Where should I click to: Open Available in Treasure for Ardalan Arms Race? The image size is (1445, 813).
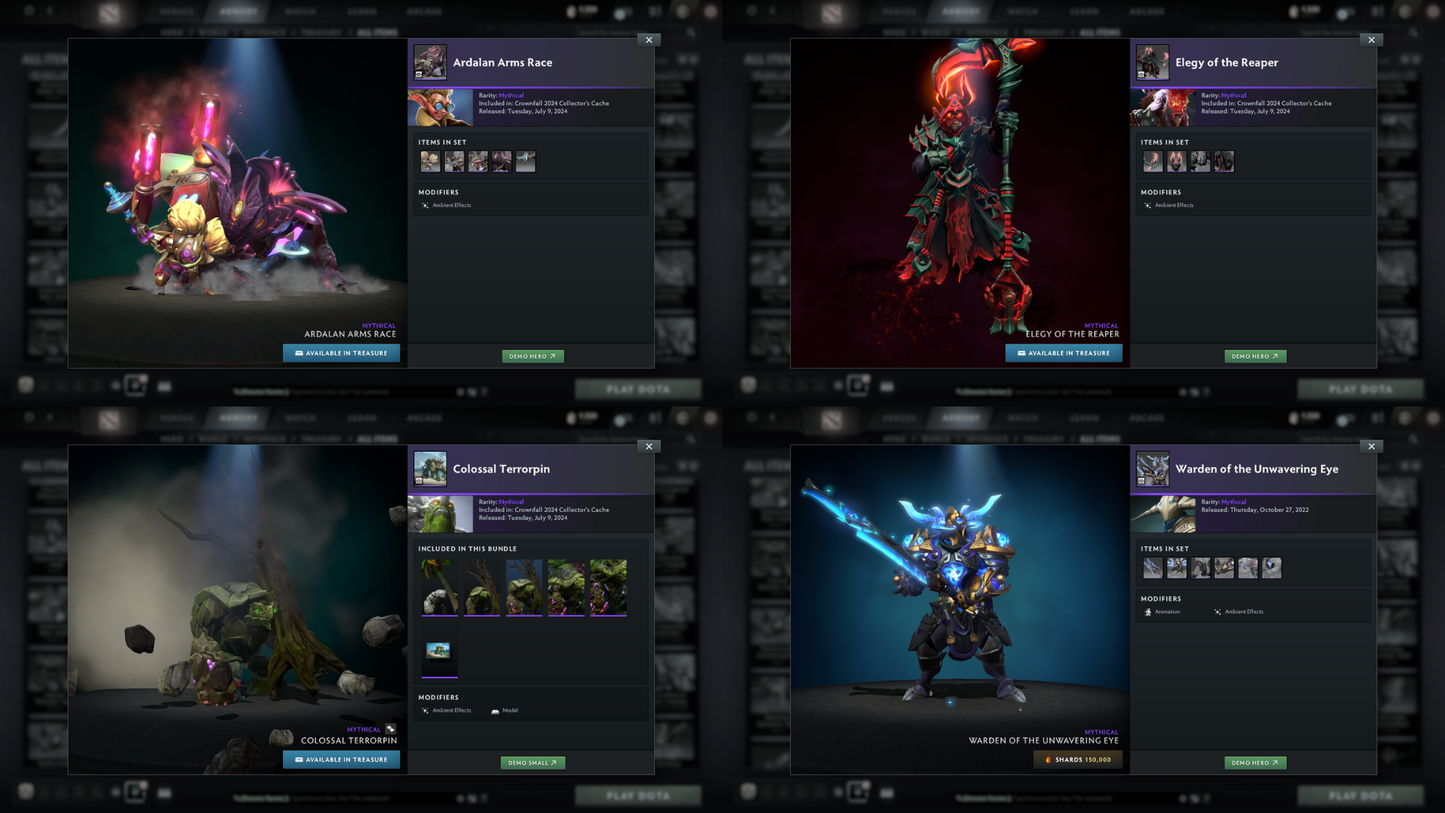pyautogui.click(x=341, y=353)
